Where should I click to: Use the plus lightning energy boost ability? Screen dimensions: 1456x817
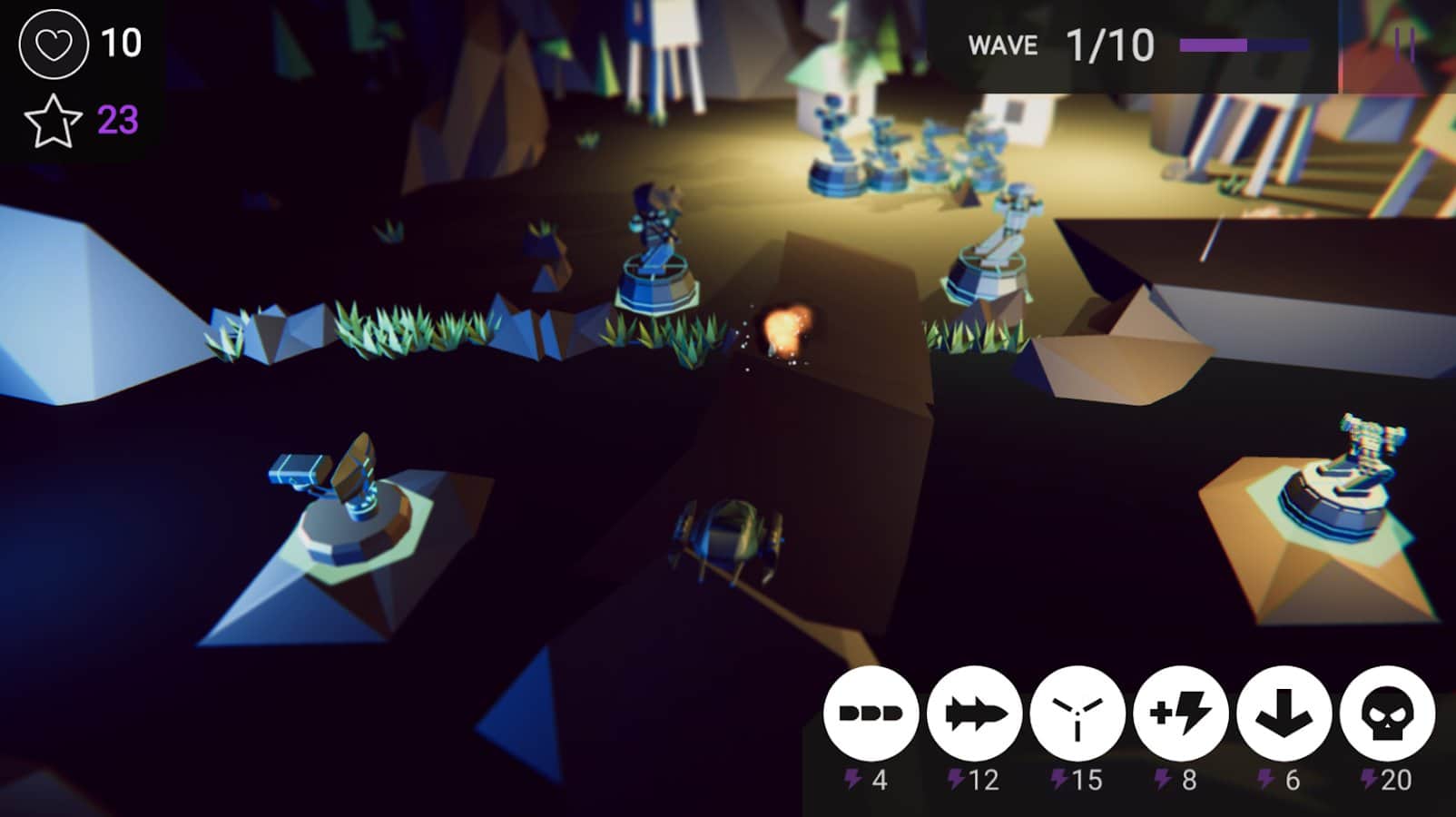(x=1180, y=714)
